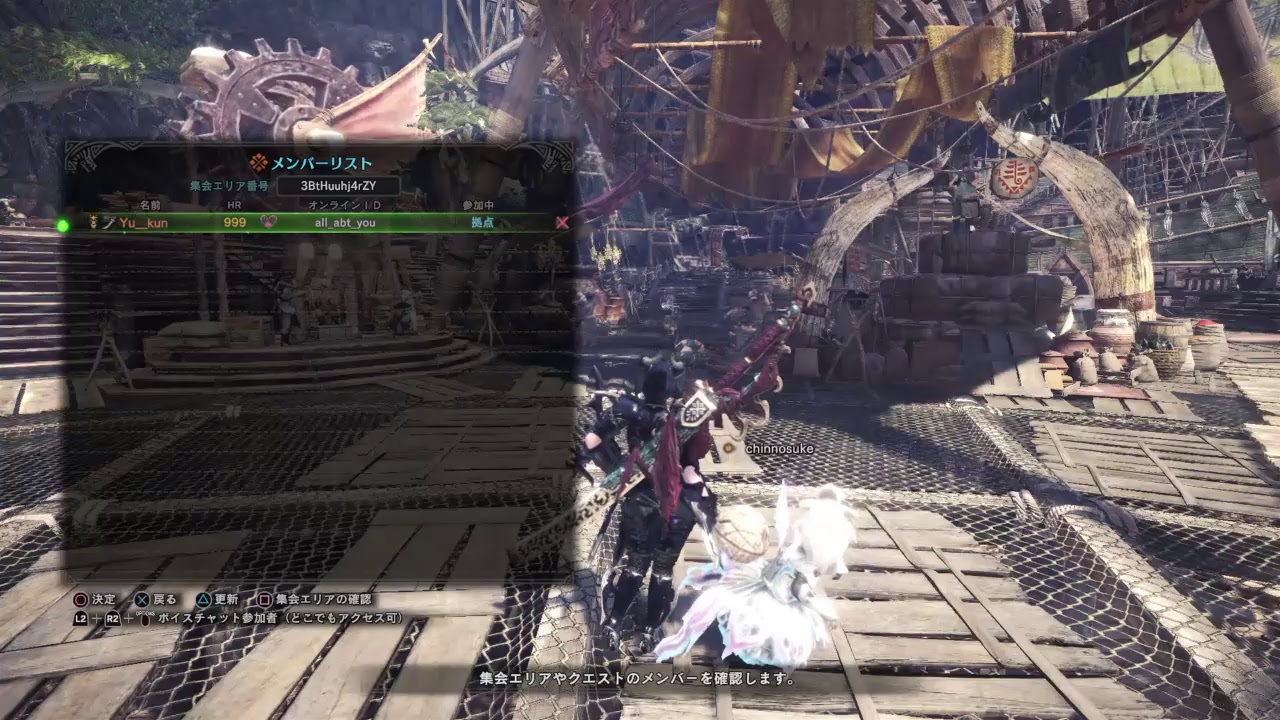Click the OPTIONS button icon near ボイスチャット参加者

[144, 620]
